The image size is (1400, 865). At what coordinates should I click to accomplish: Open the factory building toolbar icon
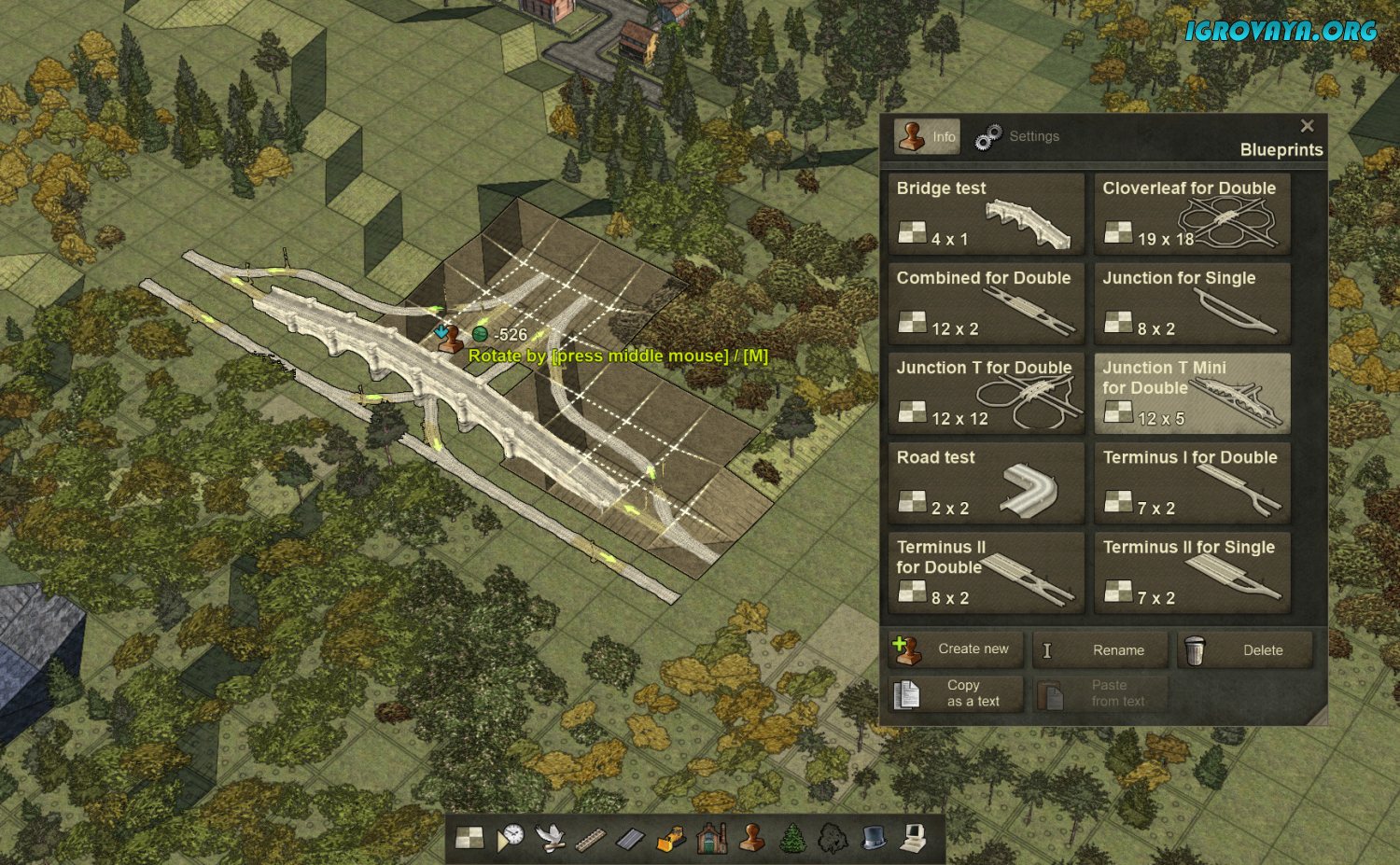pyautogui.click(x=711, y=838)
